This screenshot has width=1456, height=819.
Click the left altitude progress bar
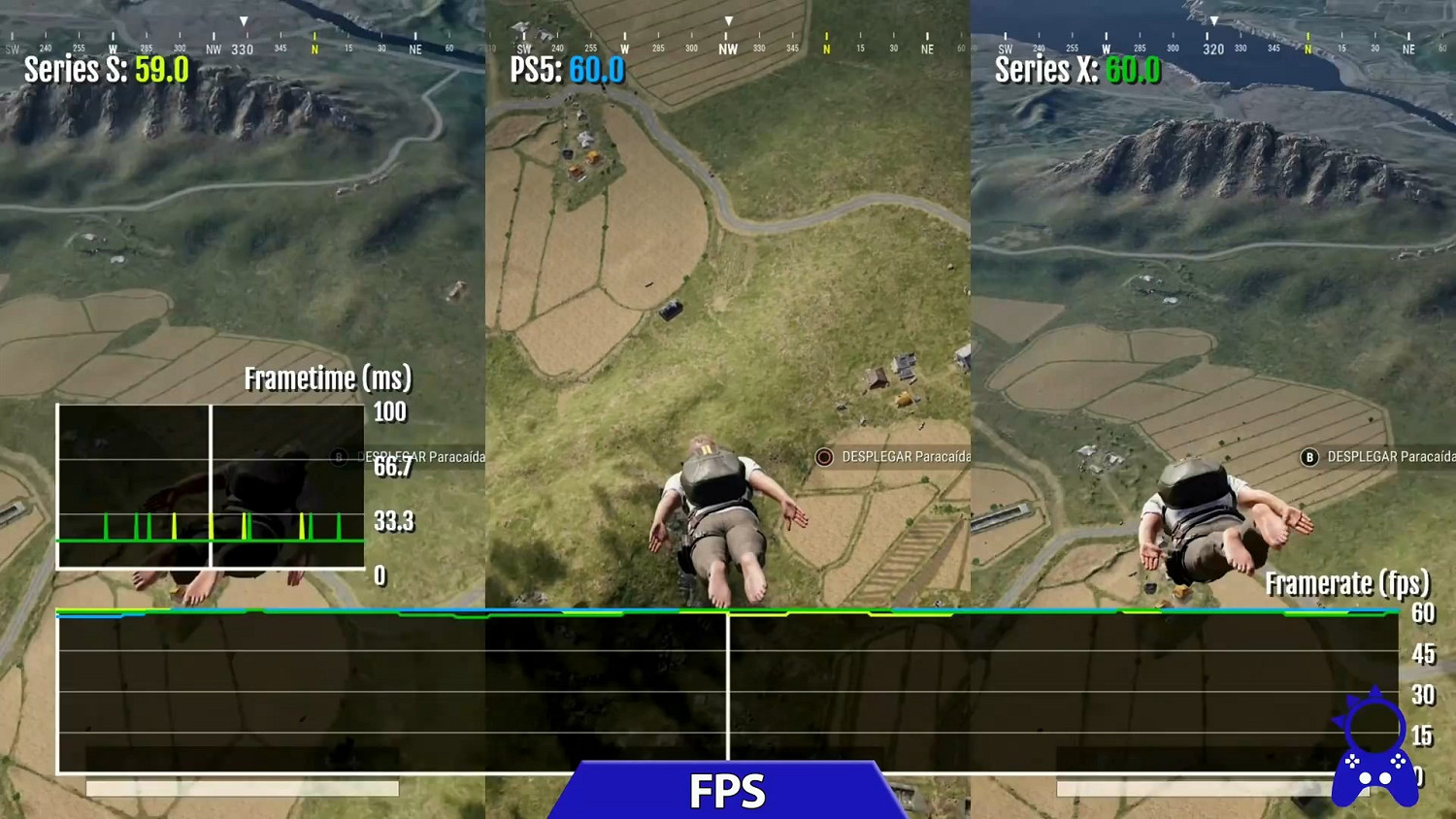click(241, 789)
